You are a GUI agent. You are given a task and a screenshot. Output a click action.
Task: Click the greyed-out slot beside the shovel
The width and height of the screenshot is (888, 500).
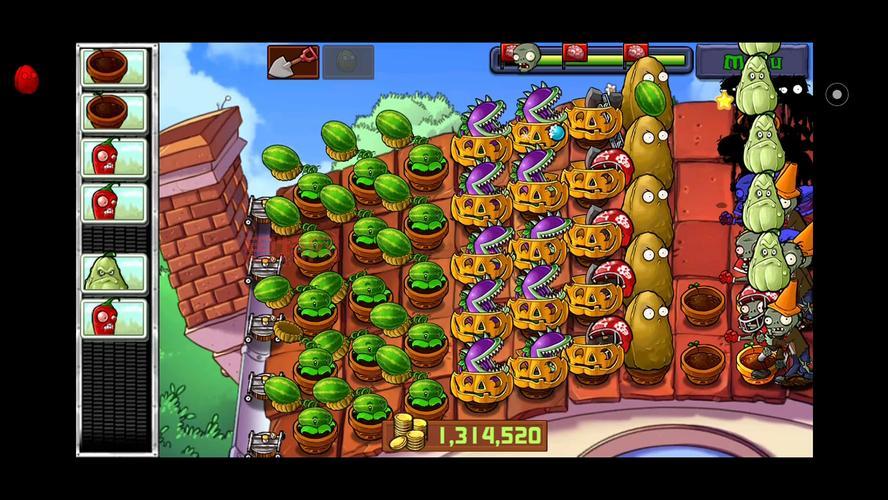click(x=348, y=62)
